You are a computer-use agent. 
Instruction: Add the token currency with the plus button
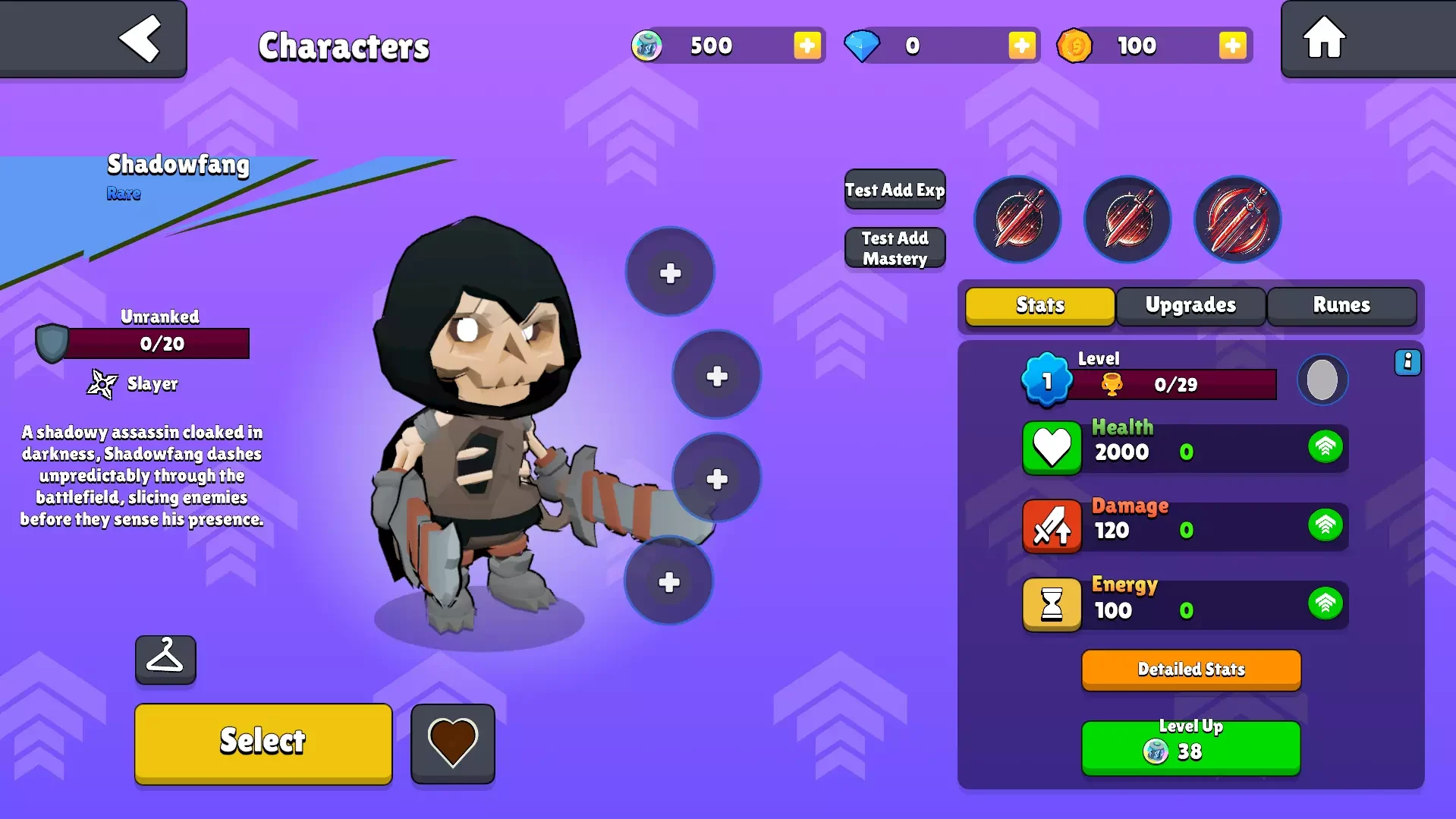[x=807, y=46]
